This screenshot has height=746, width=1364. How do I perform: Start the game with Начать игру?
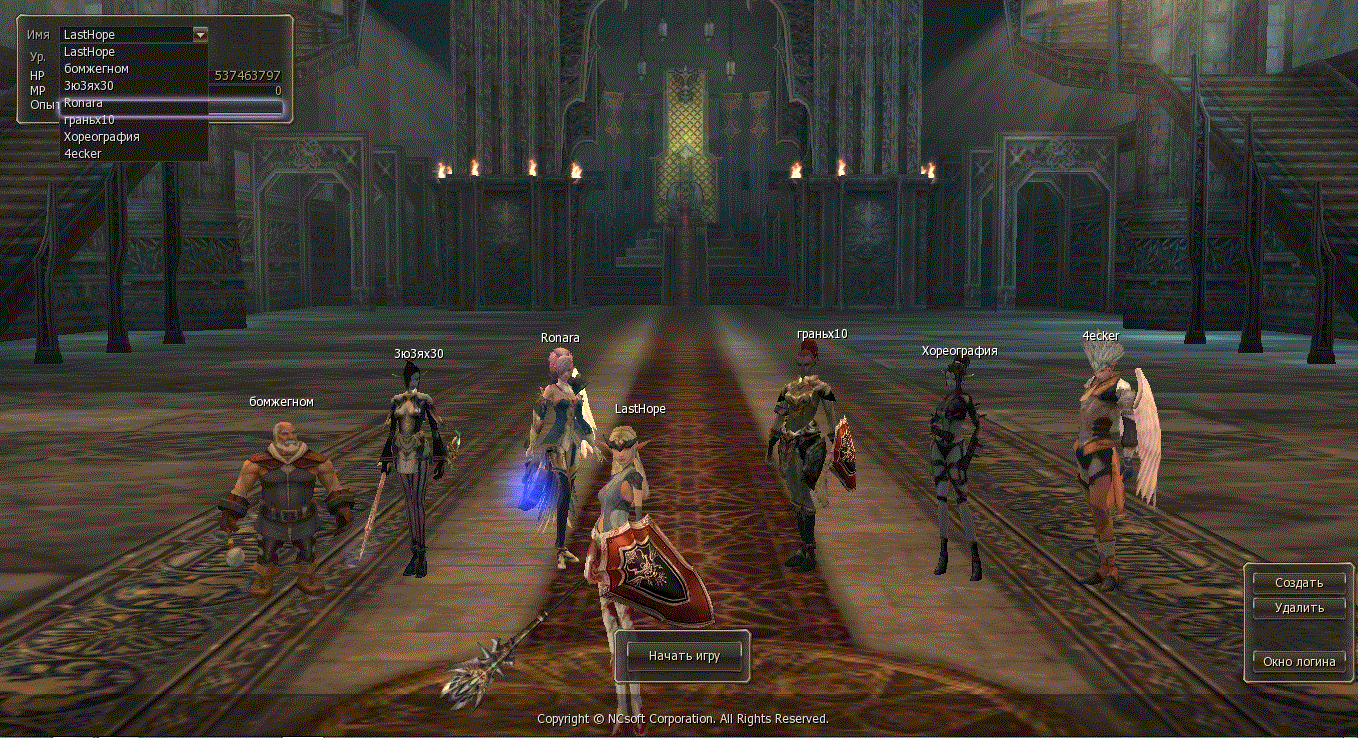point(683,656)
